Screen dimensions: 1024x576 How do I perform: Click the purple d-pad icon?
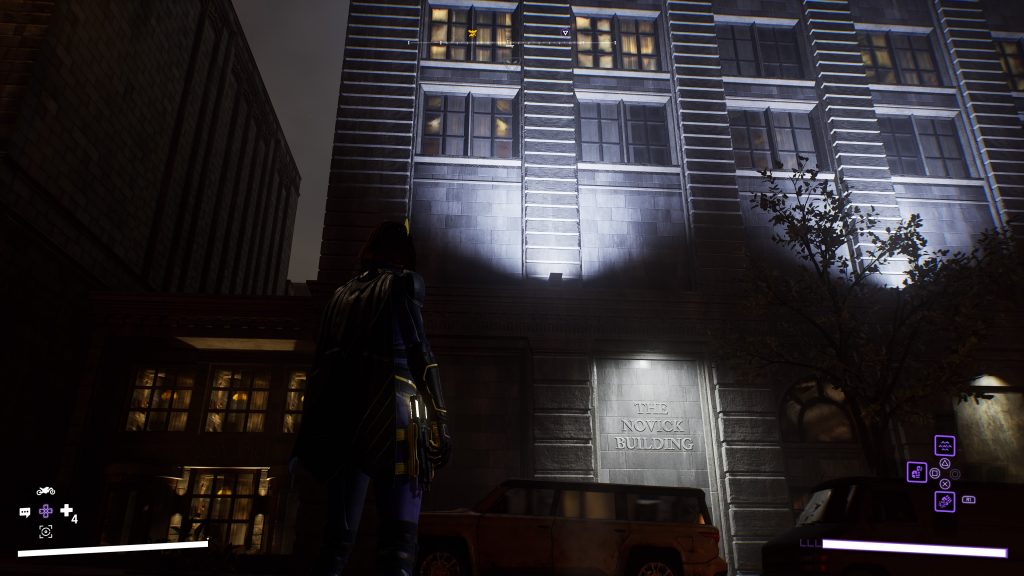(x=45, y=511)
